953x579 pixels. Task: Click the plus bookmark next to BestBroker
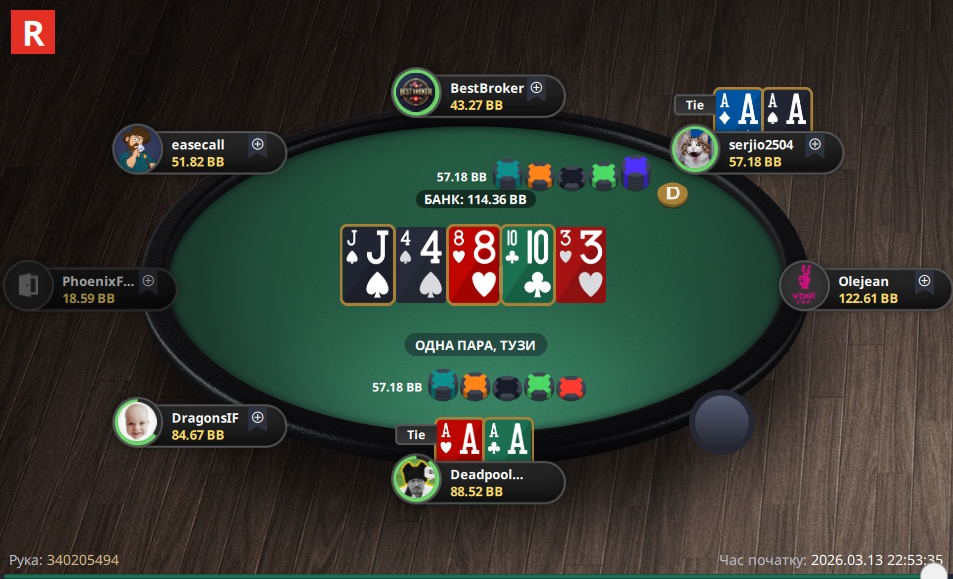coord(537,88)
